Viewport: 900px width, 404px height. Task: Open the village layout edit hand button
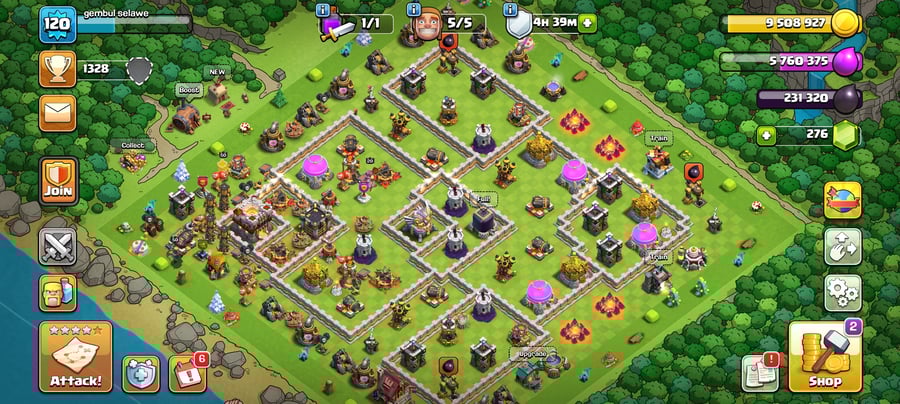[843, 247]
